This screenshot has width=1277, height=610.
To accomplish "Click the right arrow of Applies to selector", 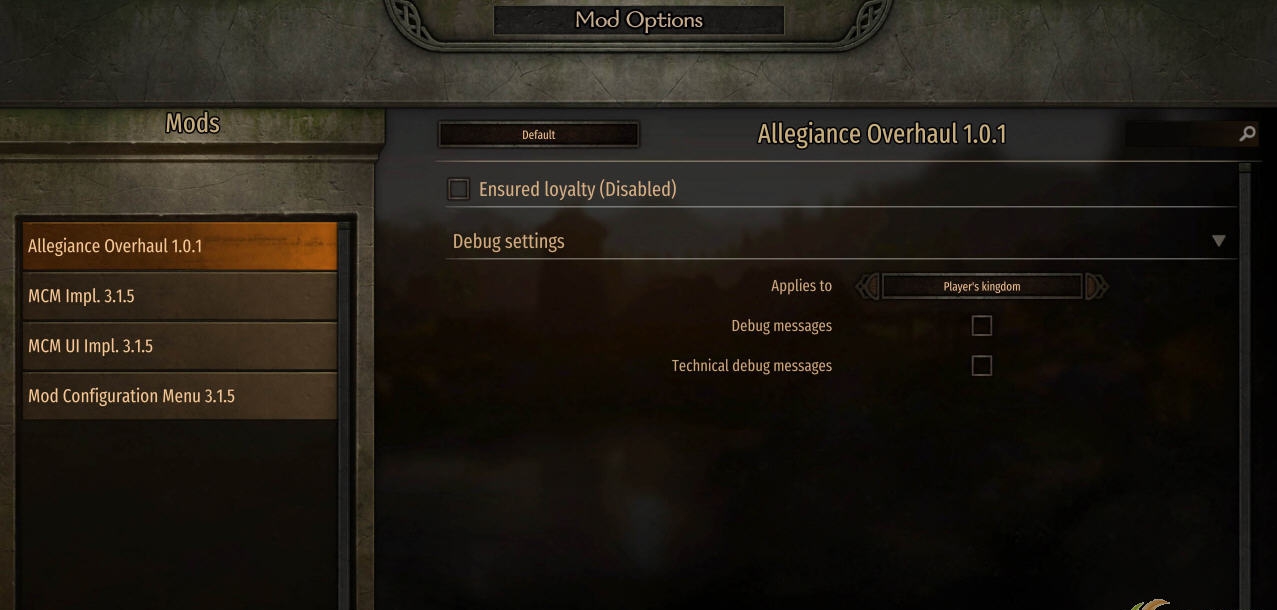I will 1097,287.
